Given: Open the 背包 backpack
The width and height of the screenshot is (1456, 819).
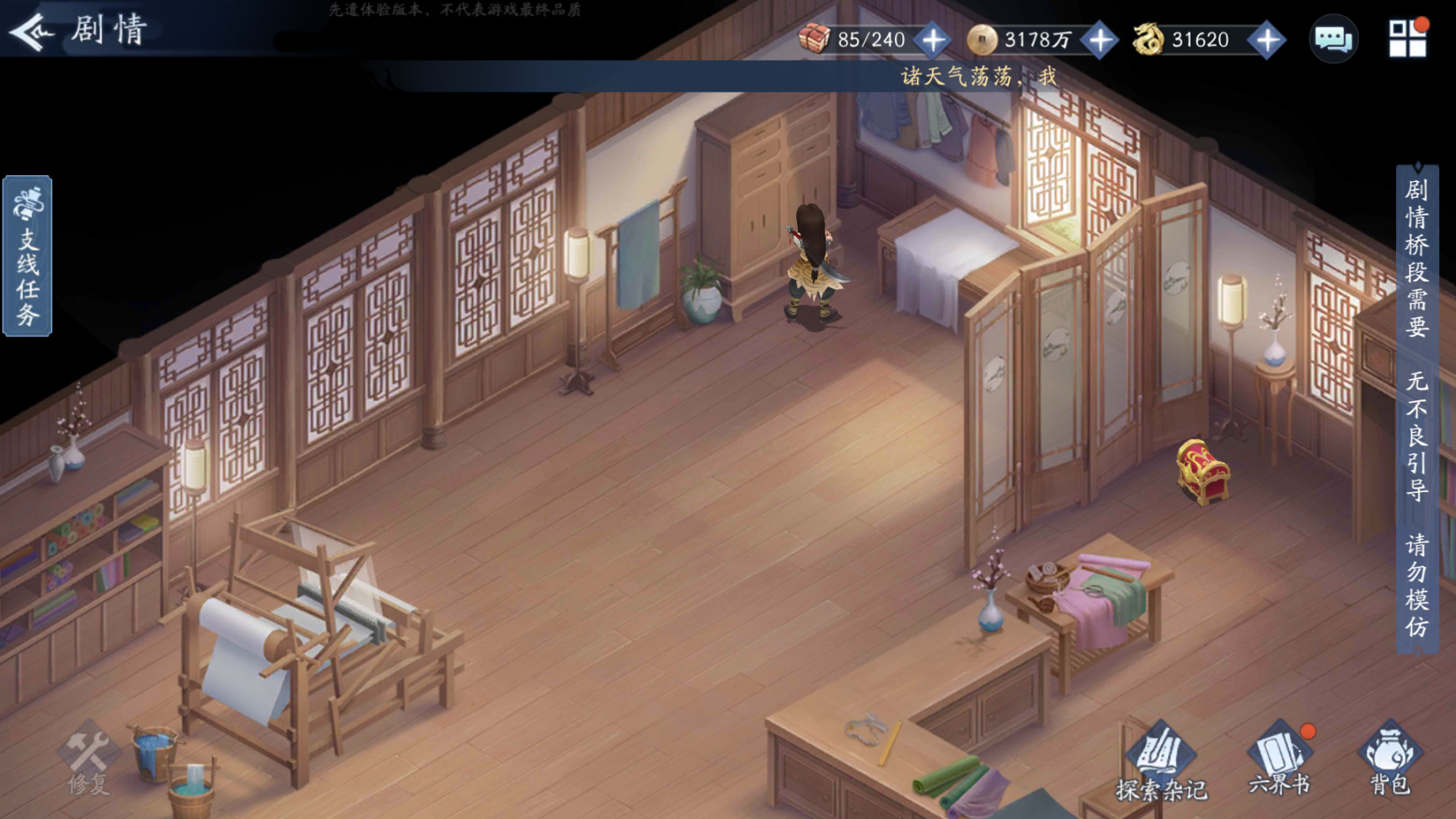Looking at the screenshot, I should point(1389,760).
